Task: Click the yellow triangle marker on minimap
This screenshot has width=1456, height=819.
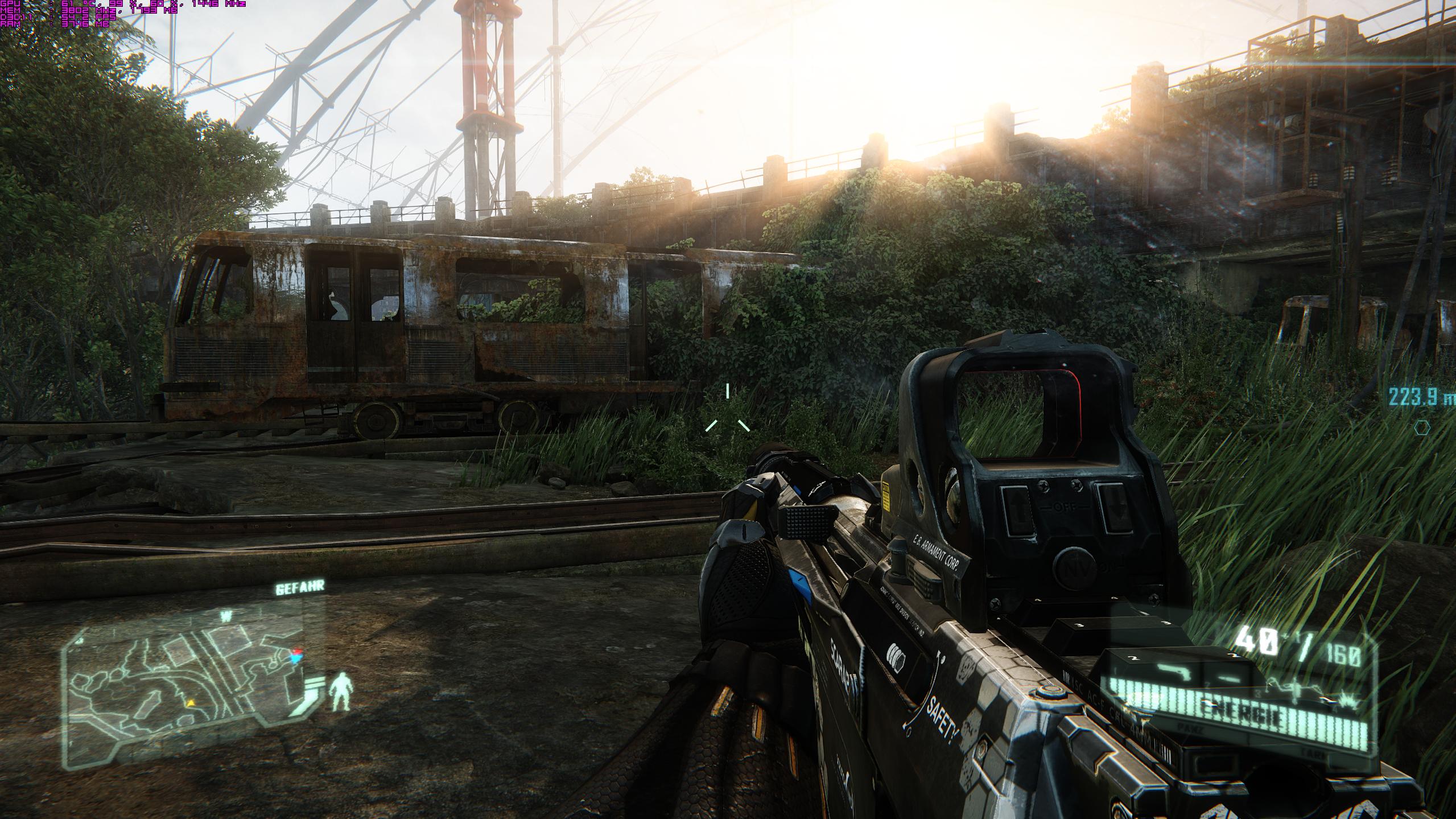Action: [x=192, y=703]
